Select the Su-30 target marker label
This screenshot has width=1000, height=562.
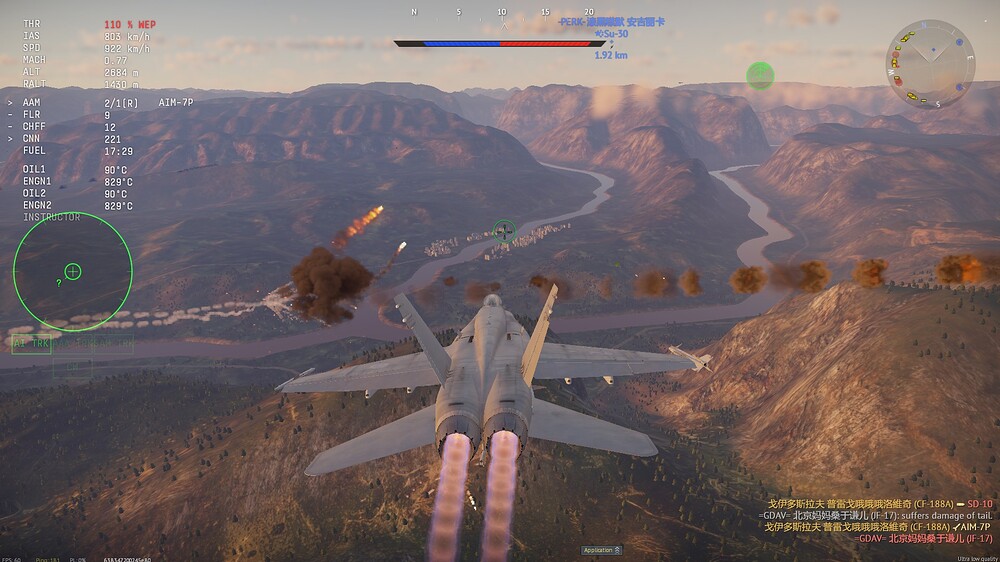(x=612, y=35)
